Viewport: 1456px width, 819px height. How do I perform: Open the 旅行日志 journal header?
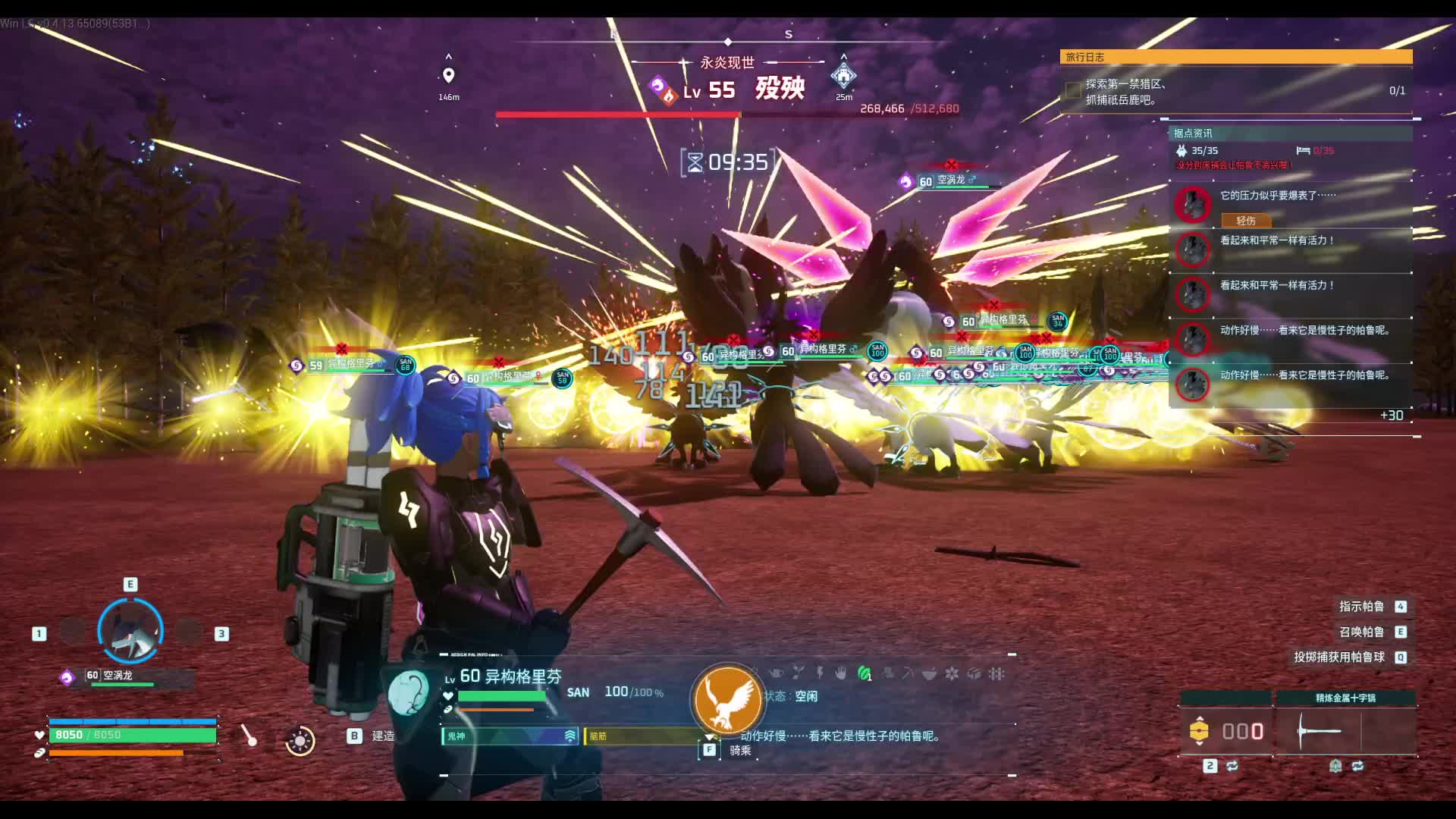tap(1235, 57)
